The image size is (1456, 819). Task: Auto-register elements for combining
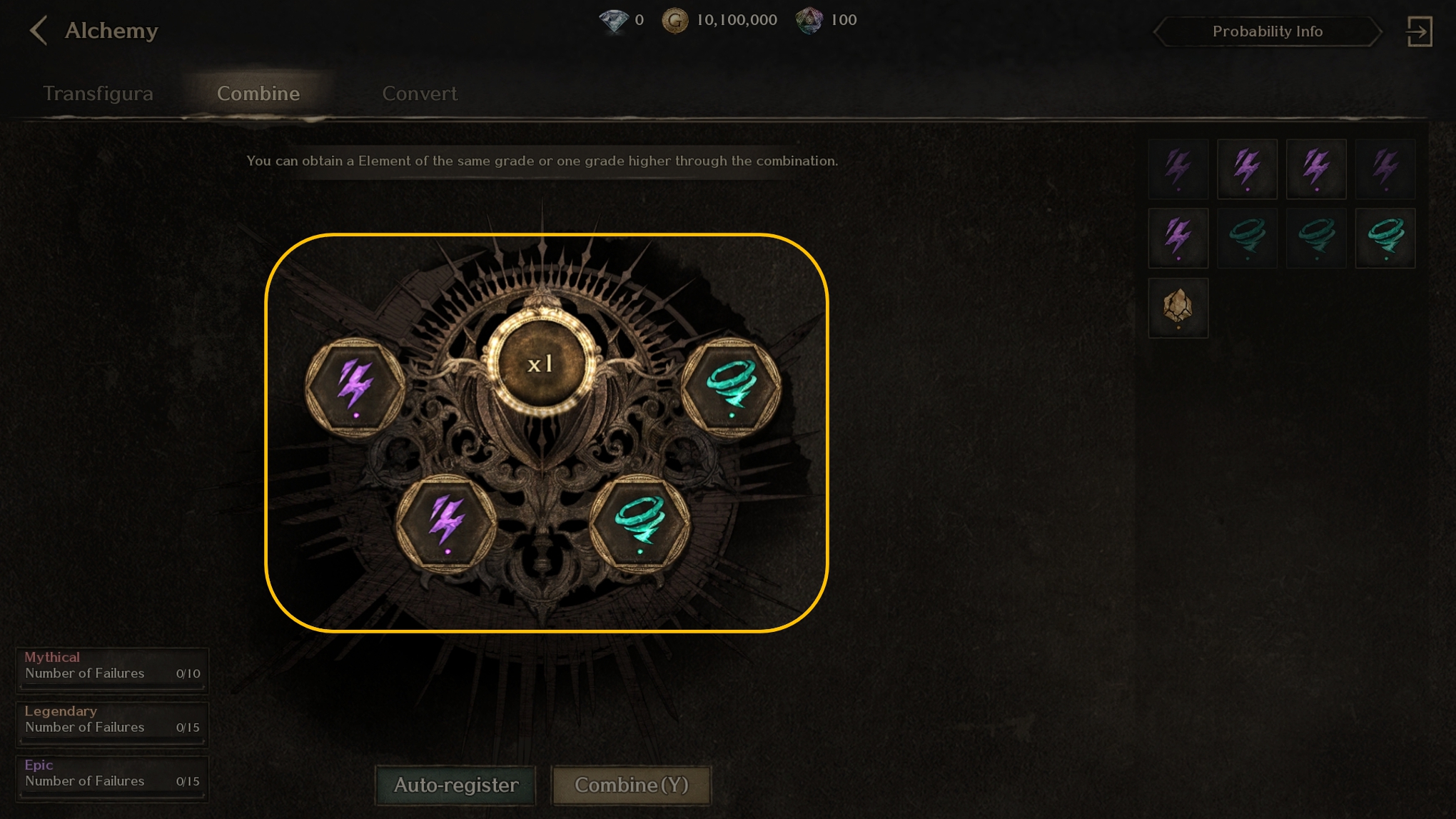(x=456, y=785)
